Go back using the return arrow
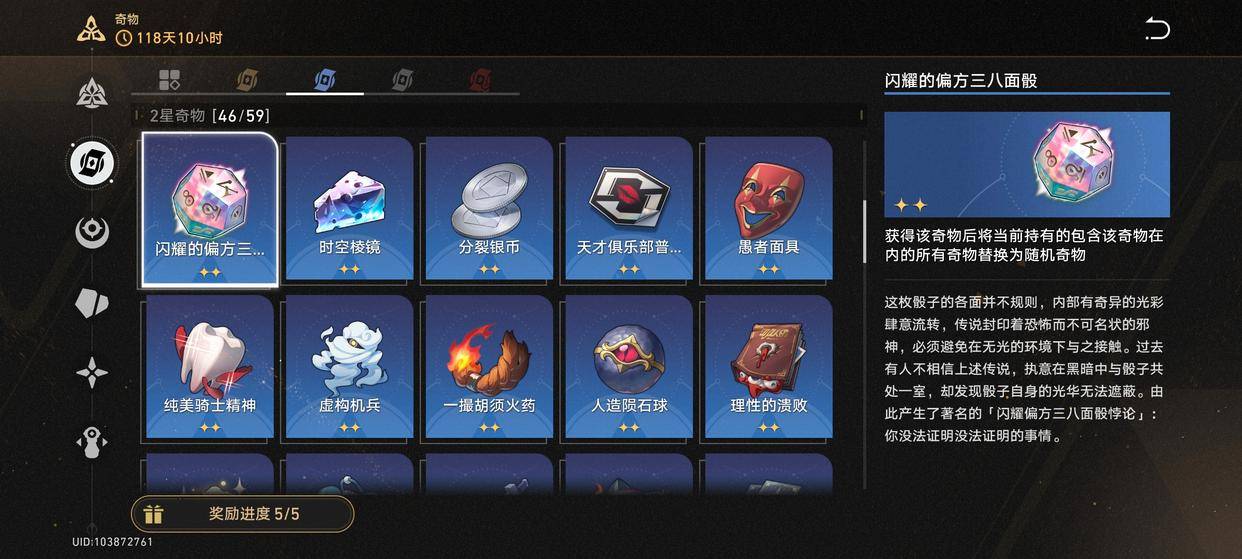Screen dimensions: 1242x559 1157,29
